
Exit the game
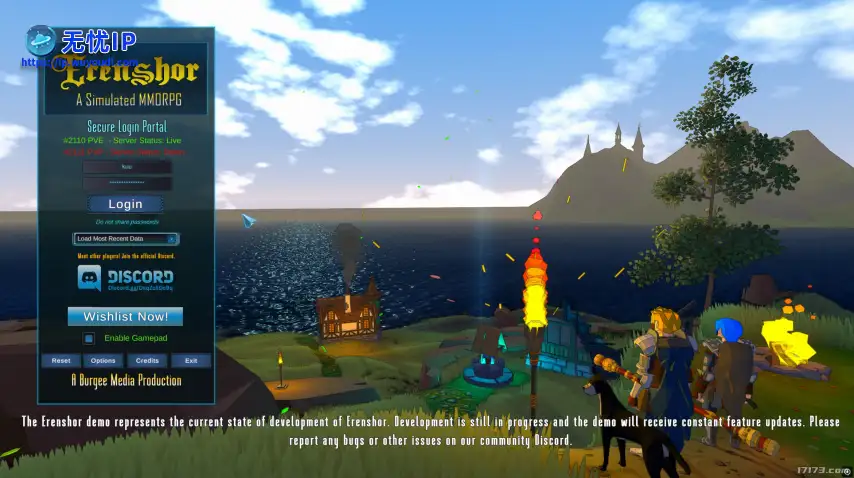click(x=190, y=360)
